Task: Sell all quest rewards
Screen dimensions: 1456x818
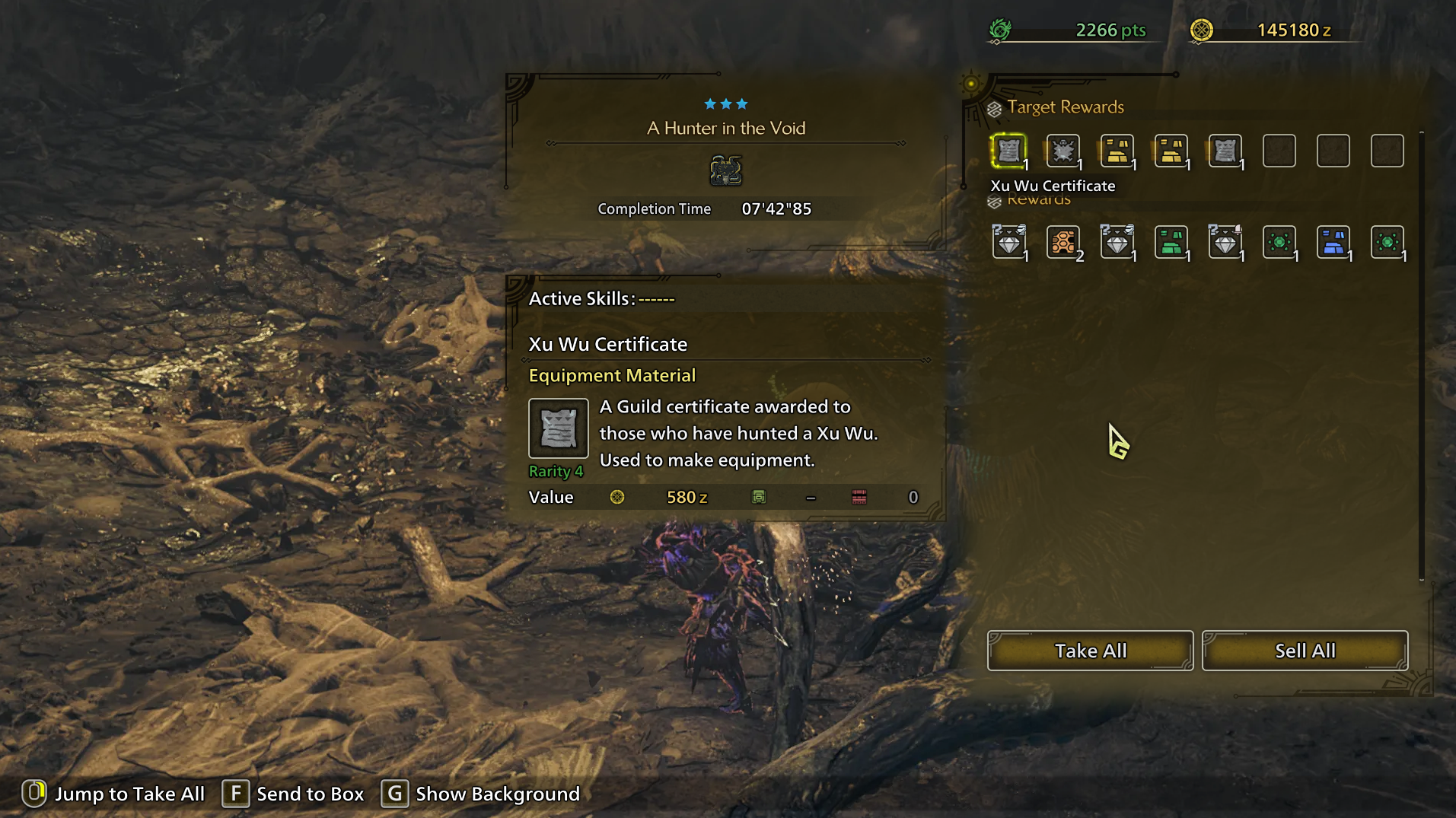Action: point(1305,651)
